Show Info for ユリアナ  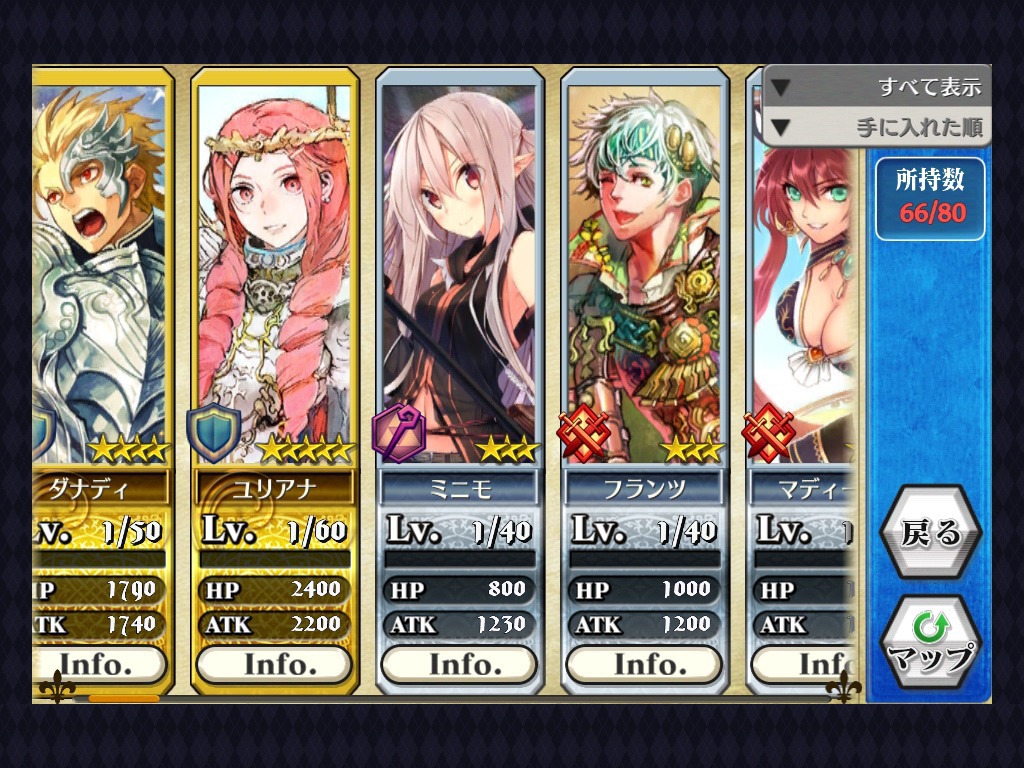(274, 664)
